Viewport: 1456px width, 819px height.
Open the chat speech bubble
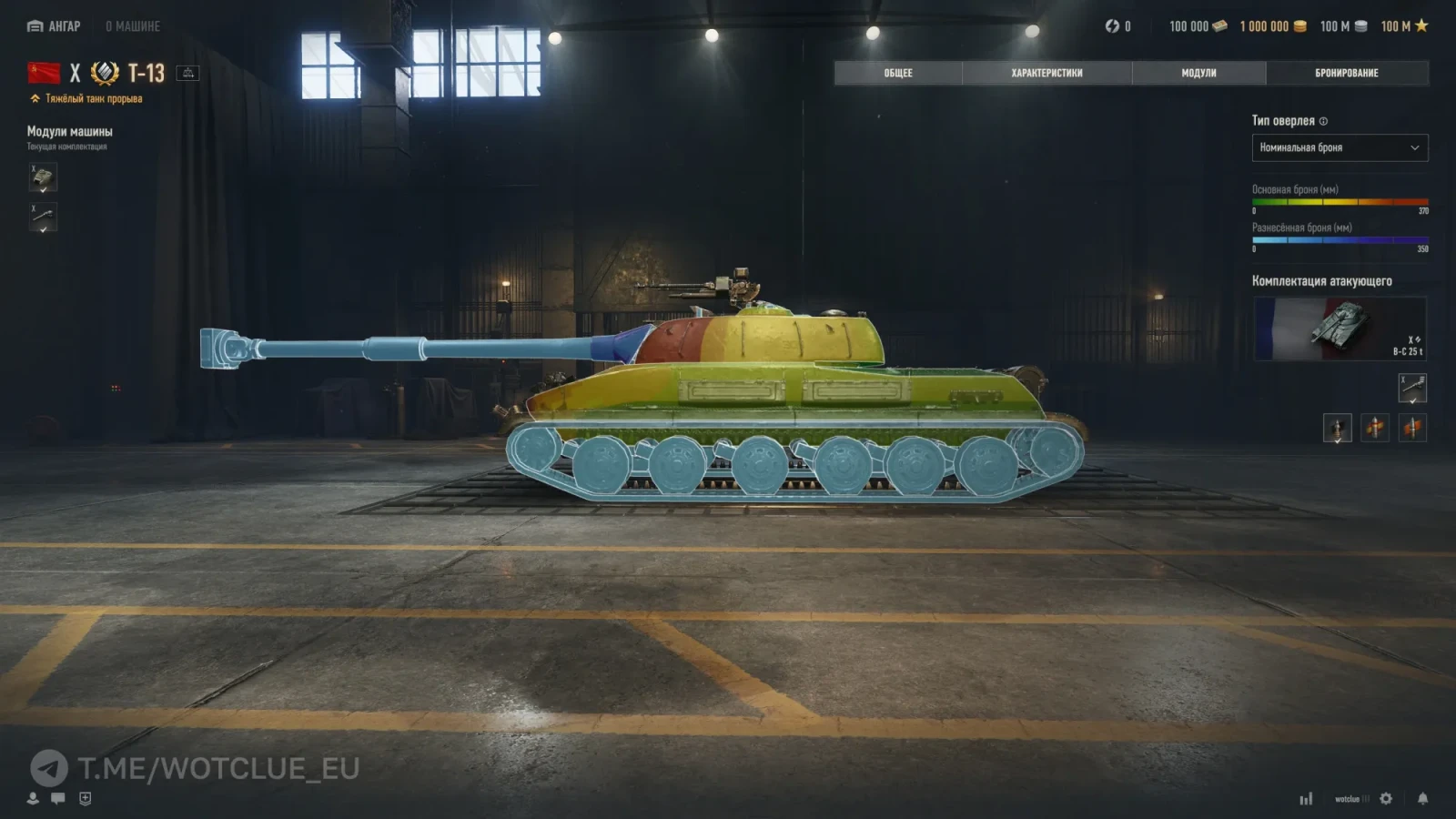click(58, 798)
